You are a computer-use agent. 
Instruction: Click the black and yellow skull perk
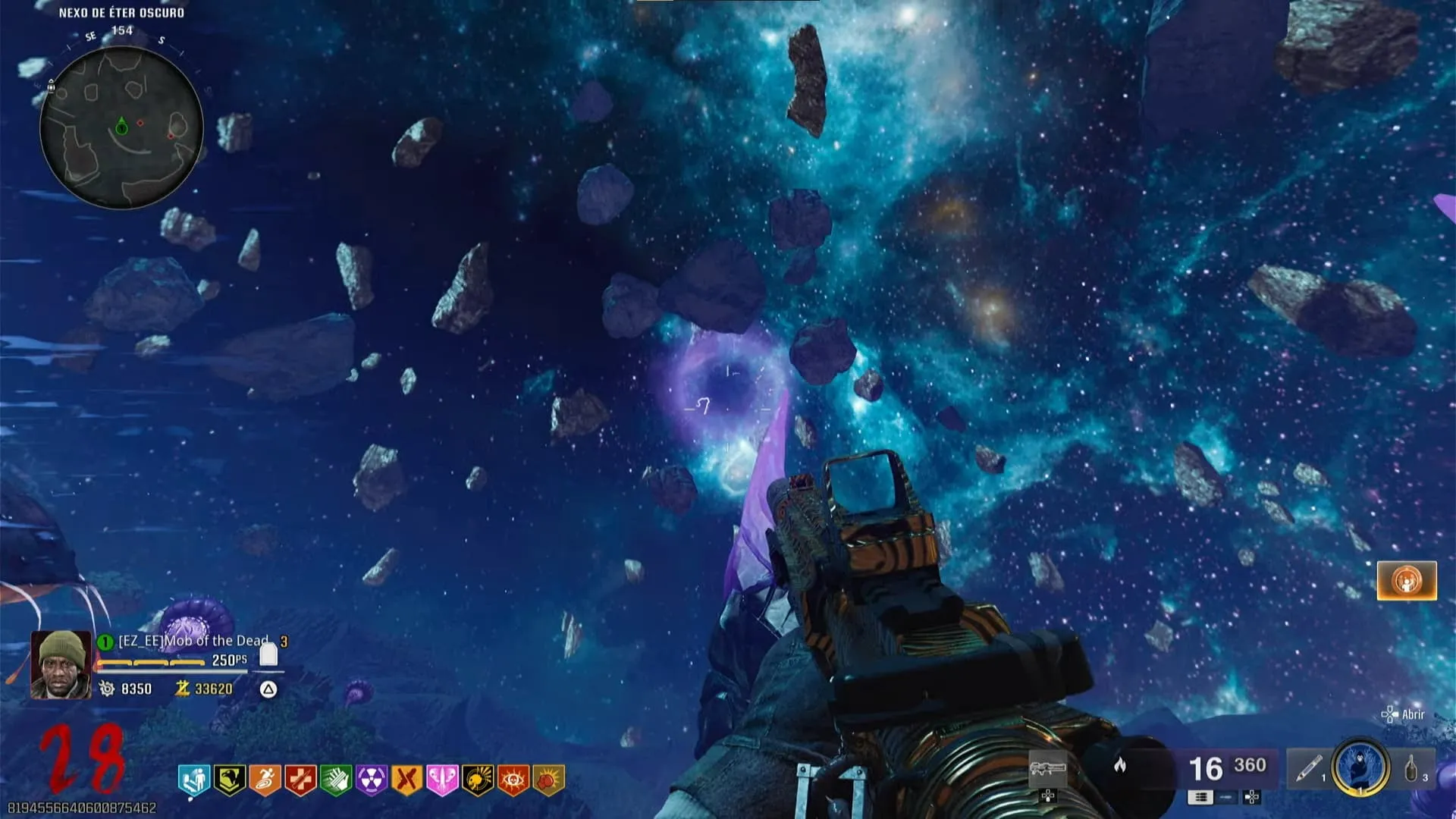point(478,780)
